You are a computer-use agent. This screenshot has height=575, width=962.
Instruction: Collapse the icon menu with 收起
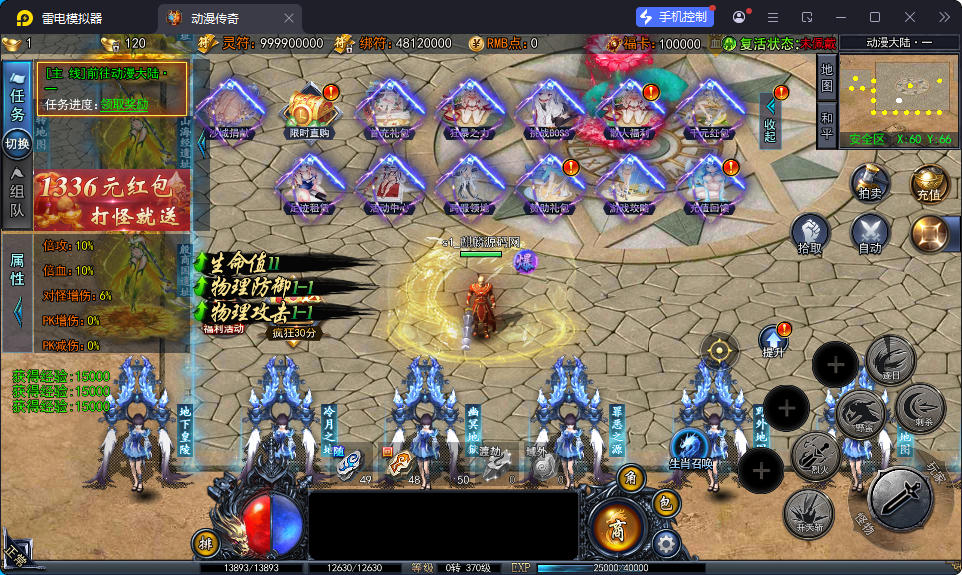769,118
